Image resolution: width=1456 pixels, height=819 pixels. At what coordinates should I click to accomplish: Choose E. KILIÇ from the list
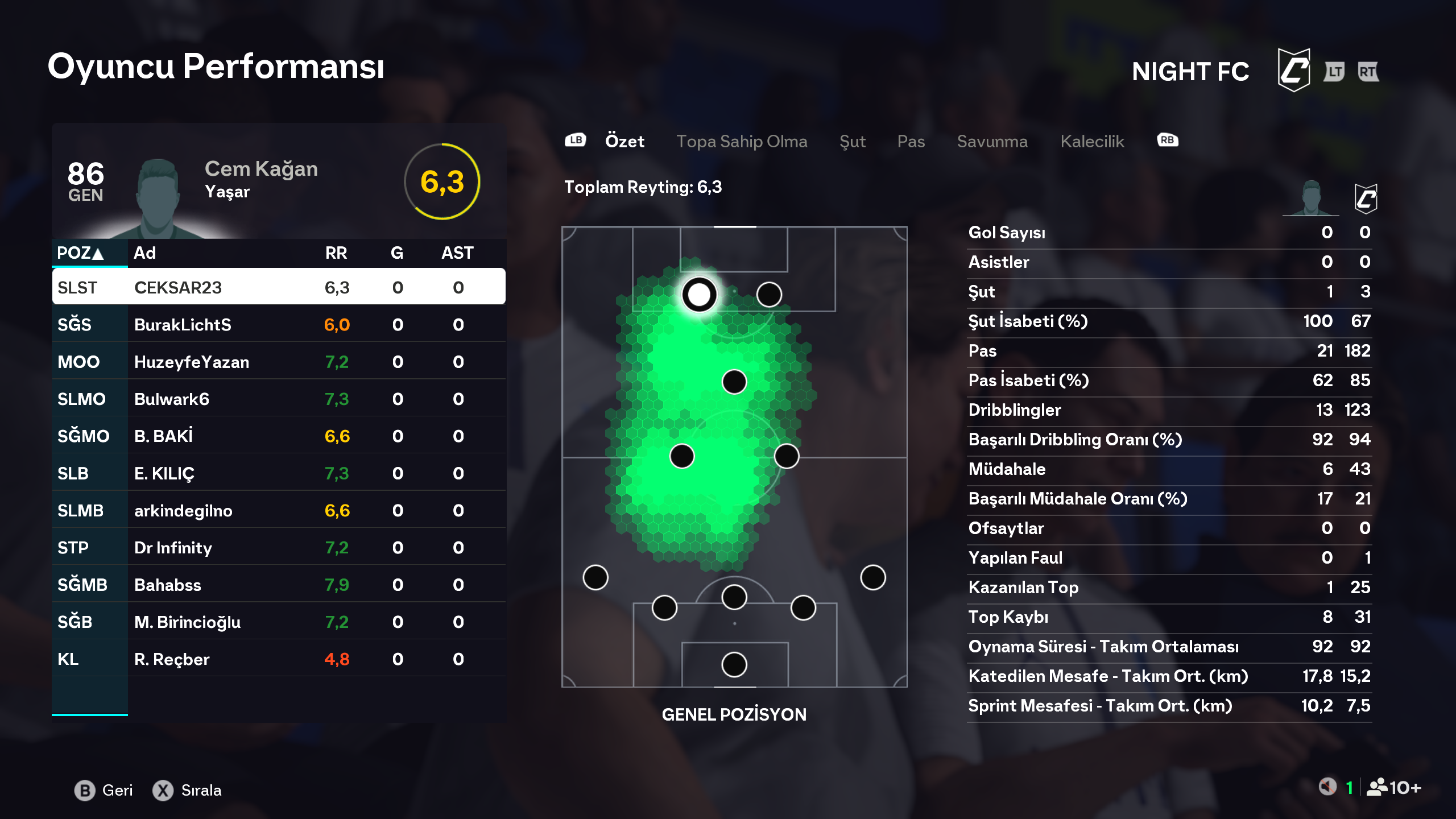(x=279, y=473)
